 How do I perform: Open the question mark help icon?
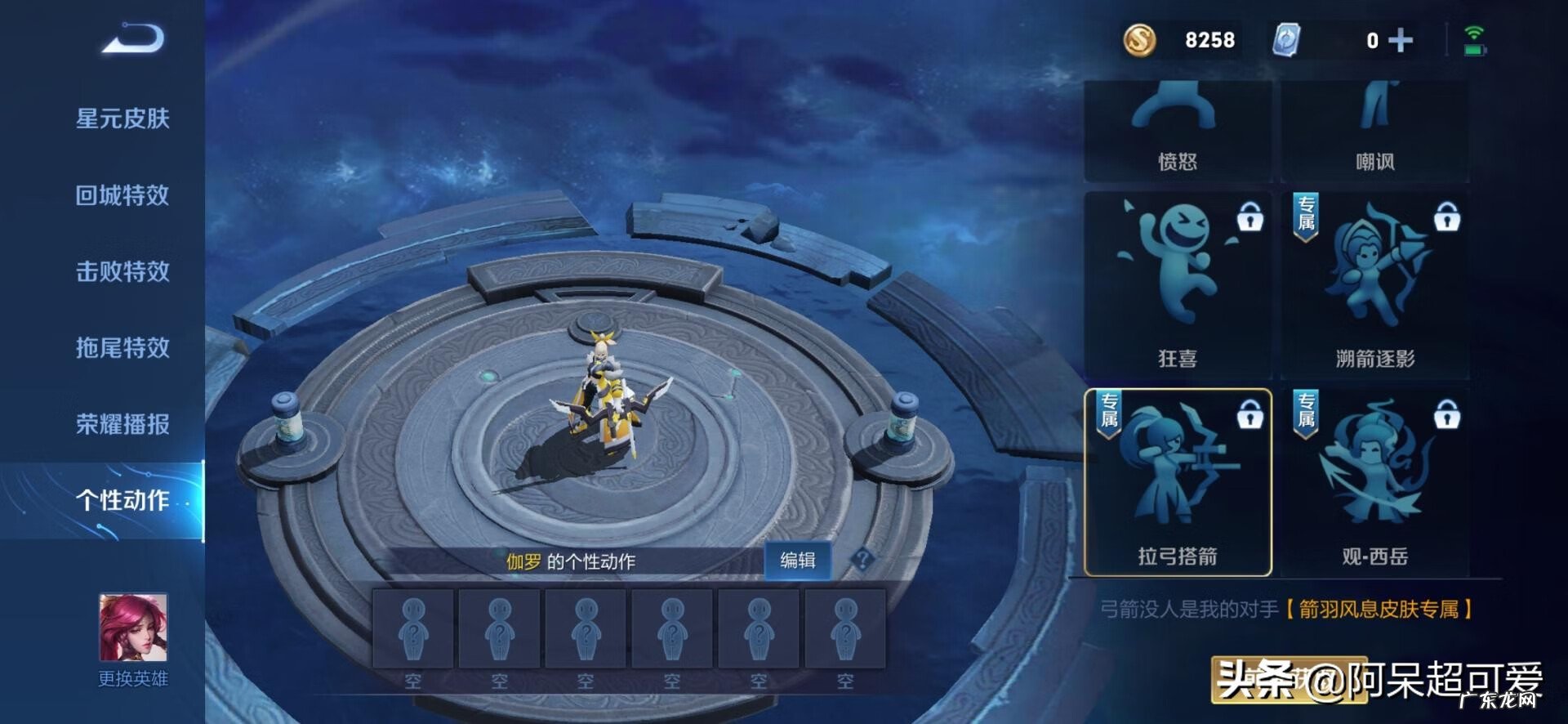pos(862,560)
